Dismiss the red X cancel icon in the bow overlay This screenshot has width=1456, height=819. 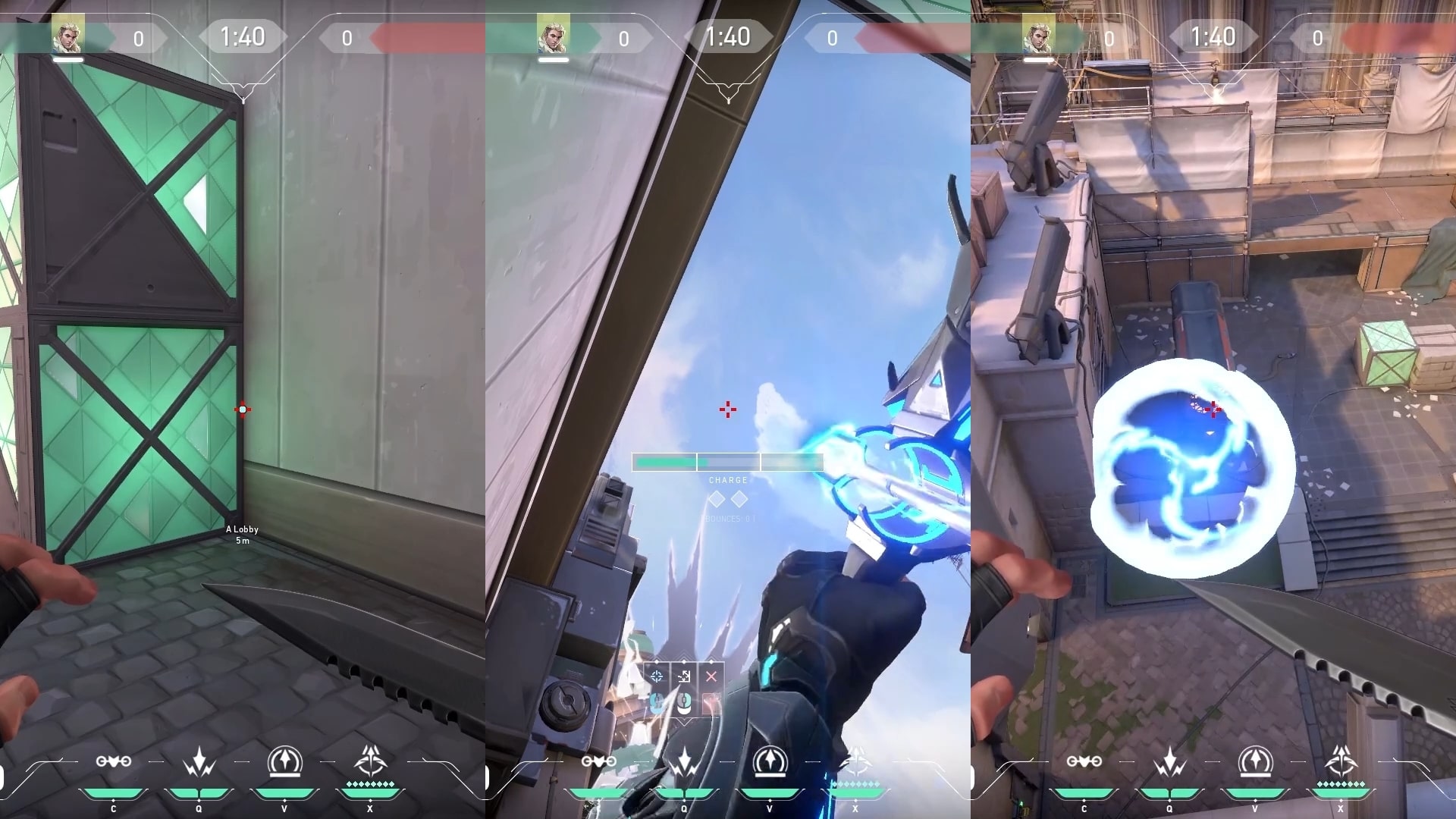click(x=711, y=676)
